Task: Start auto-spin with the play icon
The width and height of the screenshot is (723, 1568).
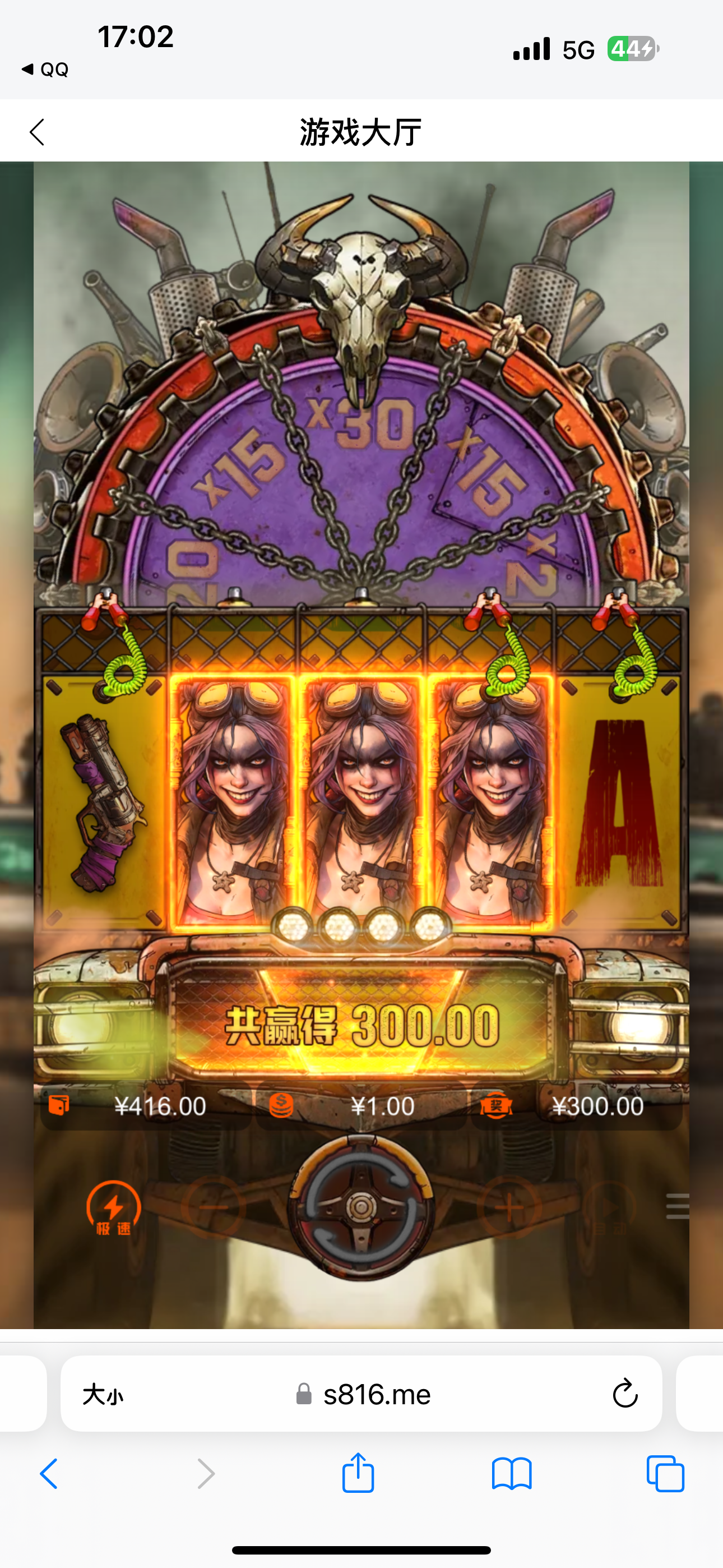Action: point(609,1206)
